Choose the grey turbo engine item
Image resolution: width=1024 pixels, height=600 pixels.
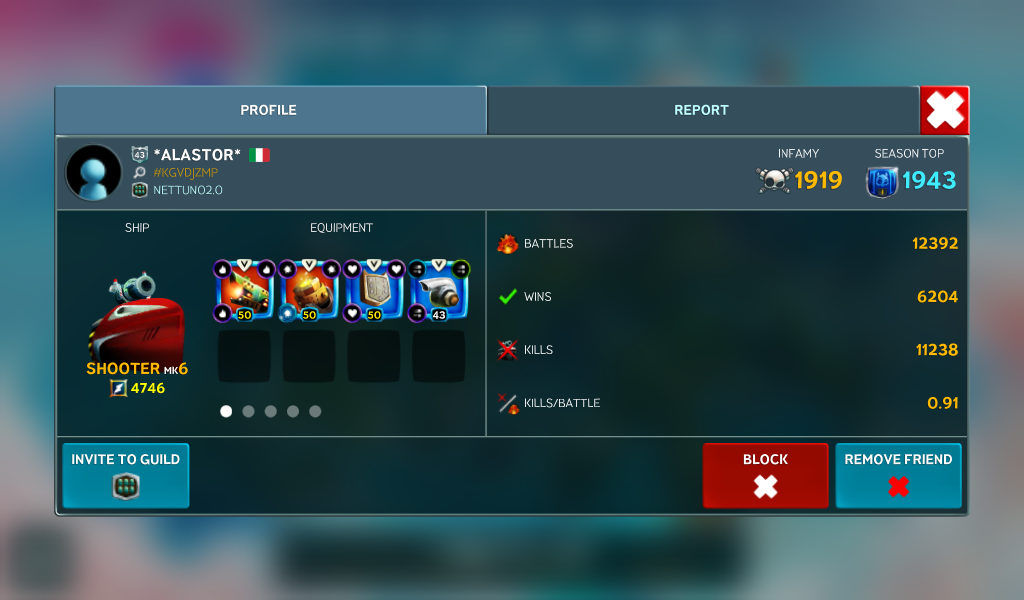(x=438, y=292)
